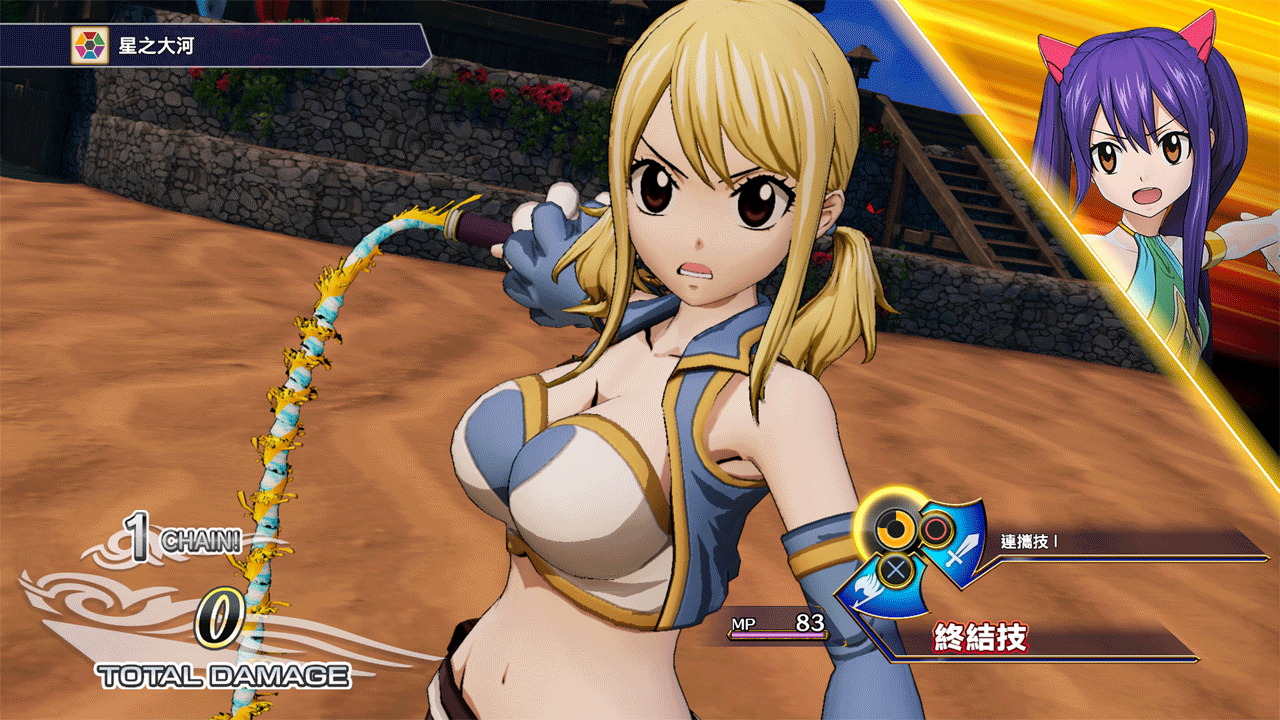This screenshot has width=1280, height=720.
Task: Click the hexagon element icon beside 星之大河
Action: point(90,46)
